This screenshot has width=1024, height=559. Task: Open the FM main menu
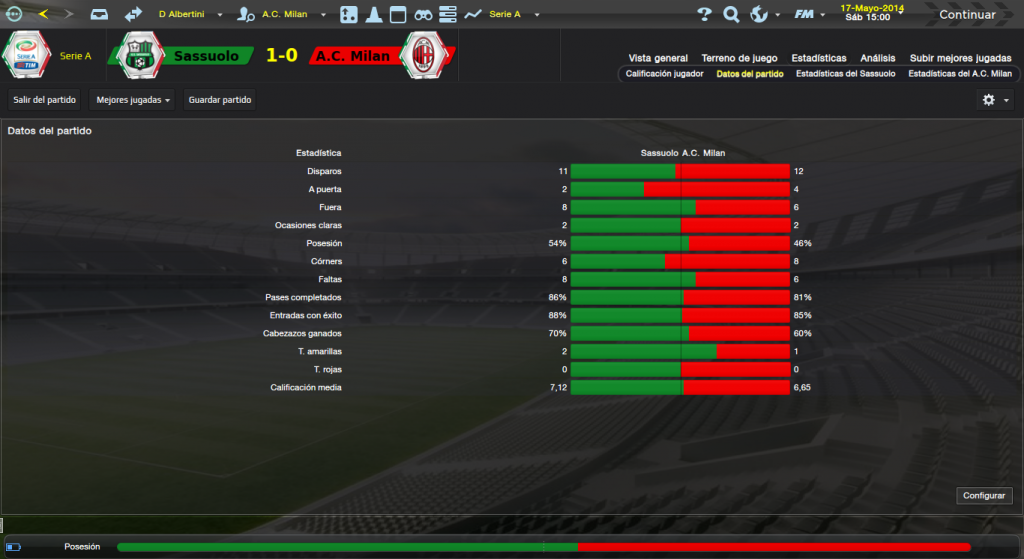pyautogui.click(x=806, y=15)
